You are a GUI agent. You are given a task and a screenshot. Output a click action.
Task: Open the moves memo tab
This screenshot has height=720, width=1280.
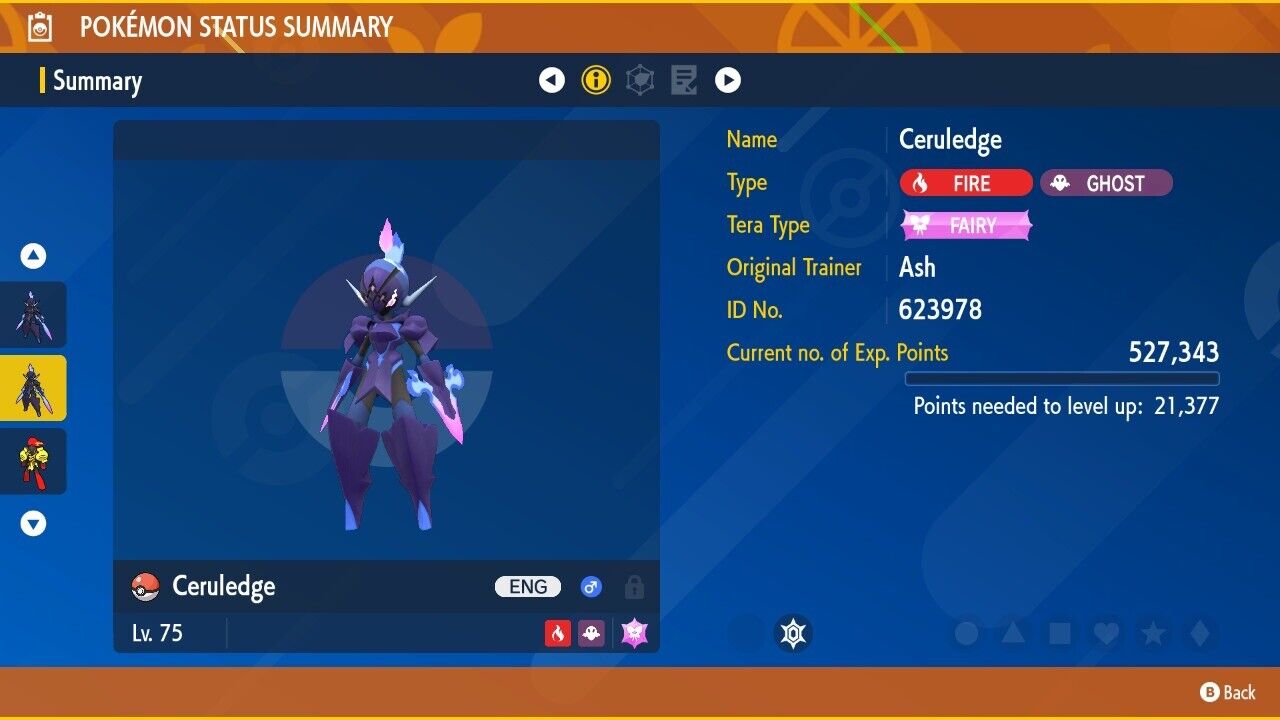(x=684, y=80)
